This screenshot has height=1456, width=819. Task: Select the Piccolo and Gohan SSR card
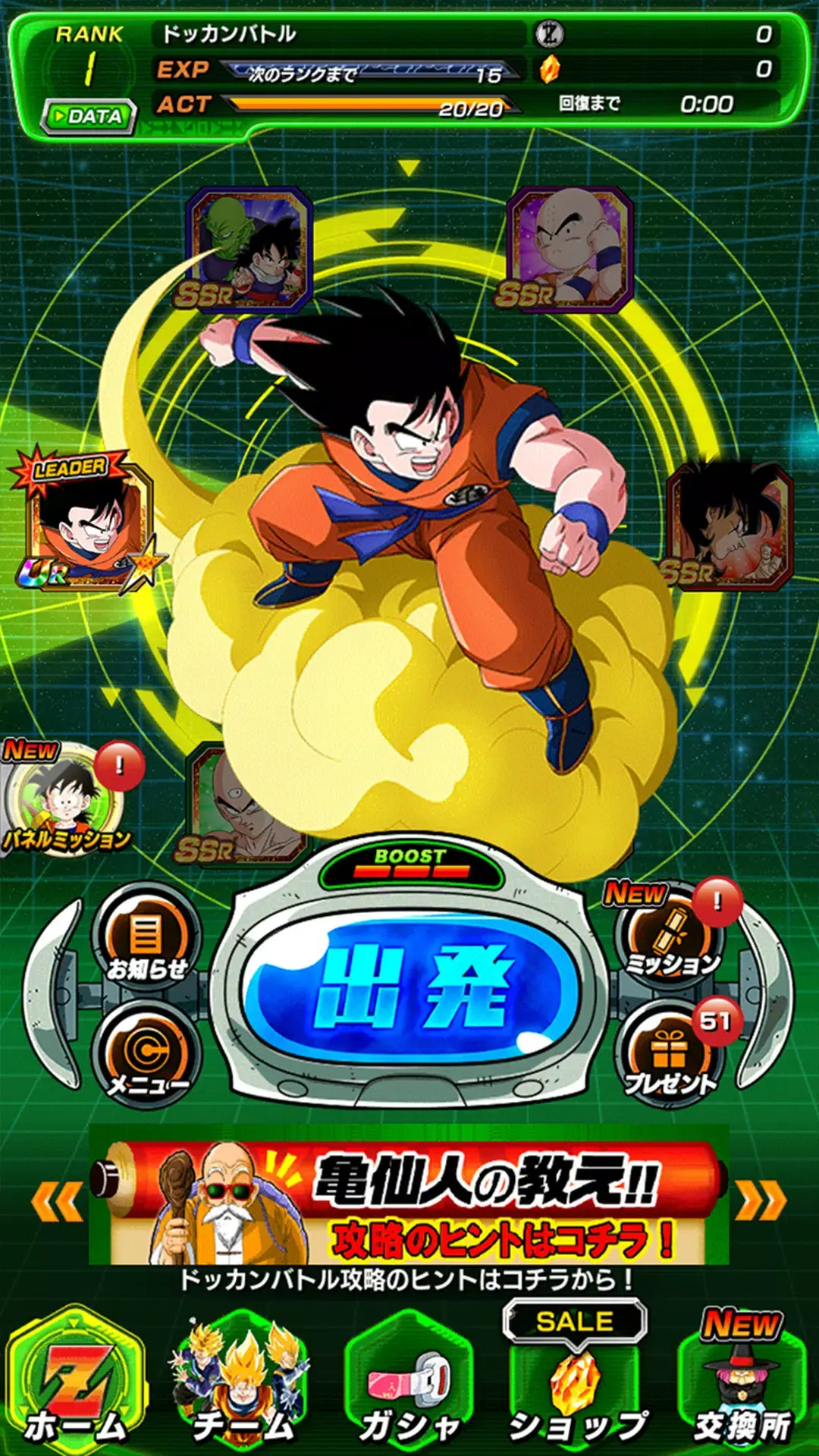click(x=249, y=250)
